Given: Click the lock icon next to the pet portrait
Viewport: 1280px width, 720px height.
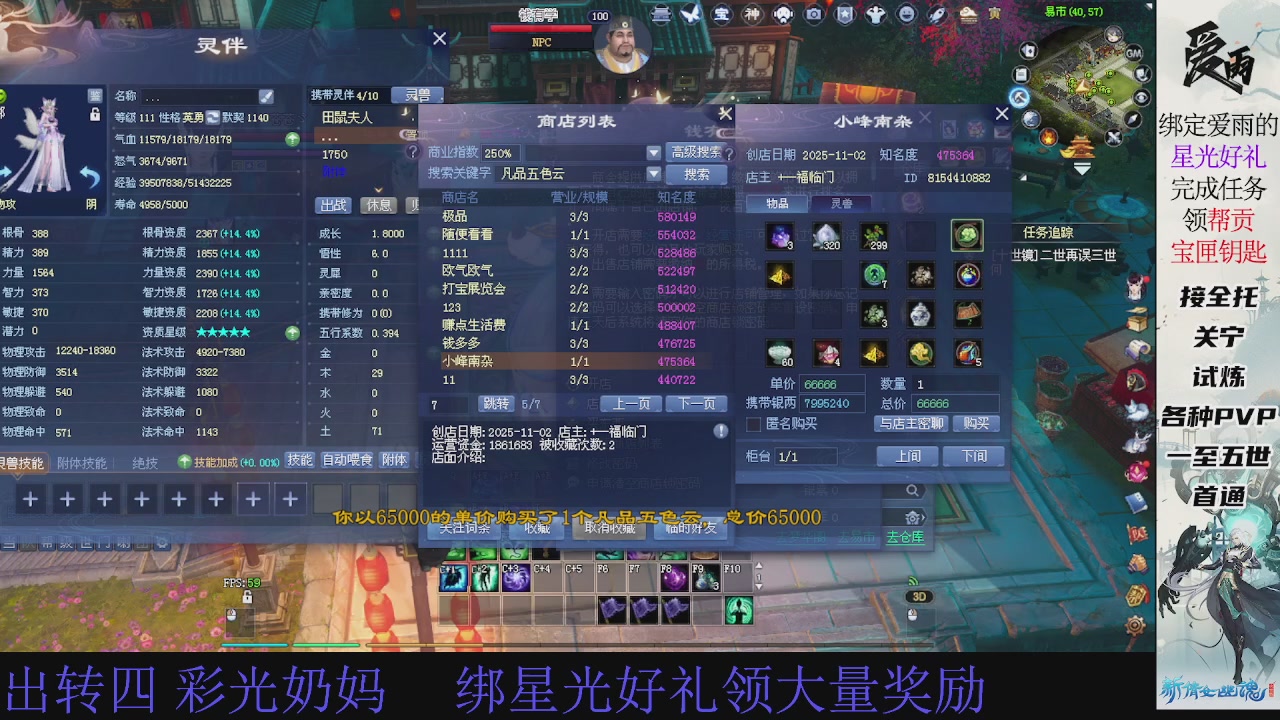Looking at the screenshot, I should 96,114.
